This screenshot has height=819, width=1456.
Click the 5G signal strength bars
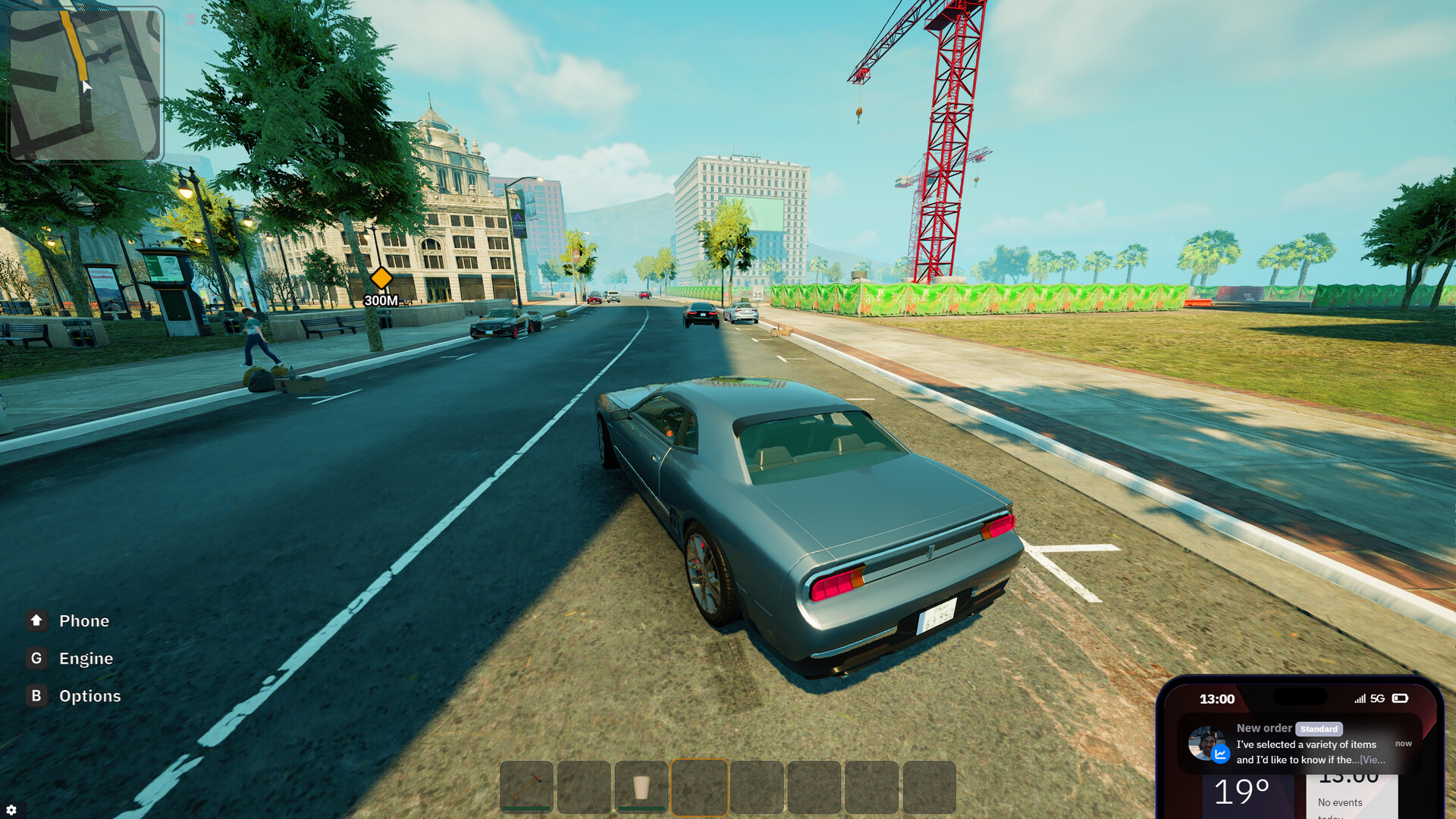(x=1360, y=699)
